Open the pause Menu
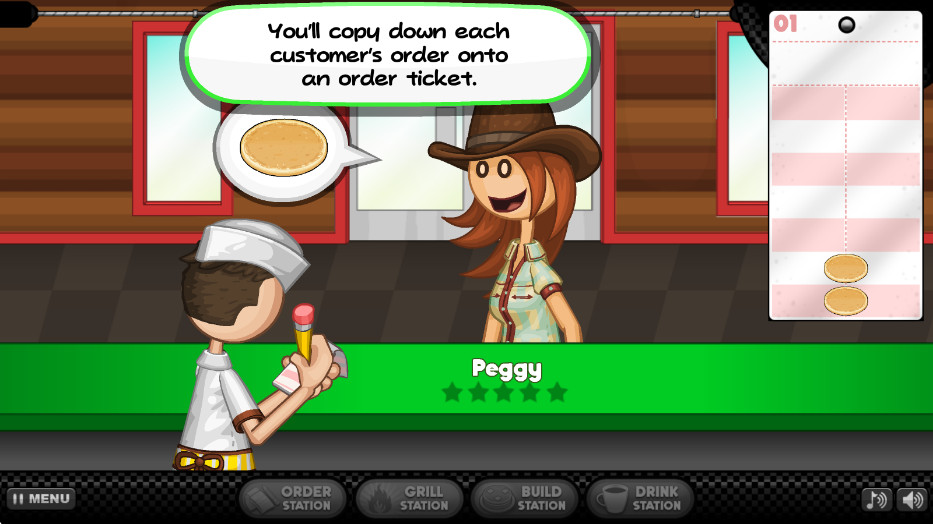933x524 pixels. (41, 498)
